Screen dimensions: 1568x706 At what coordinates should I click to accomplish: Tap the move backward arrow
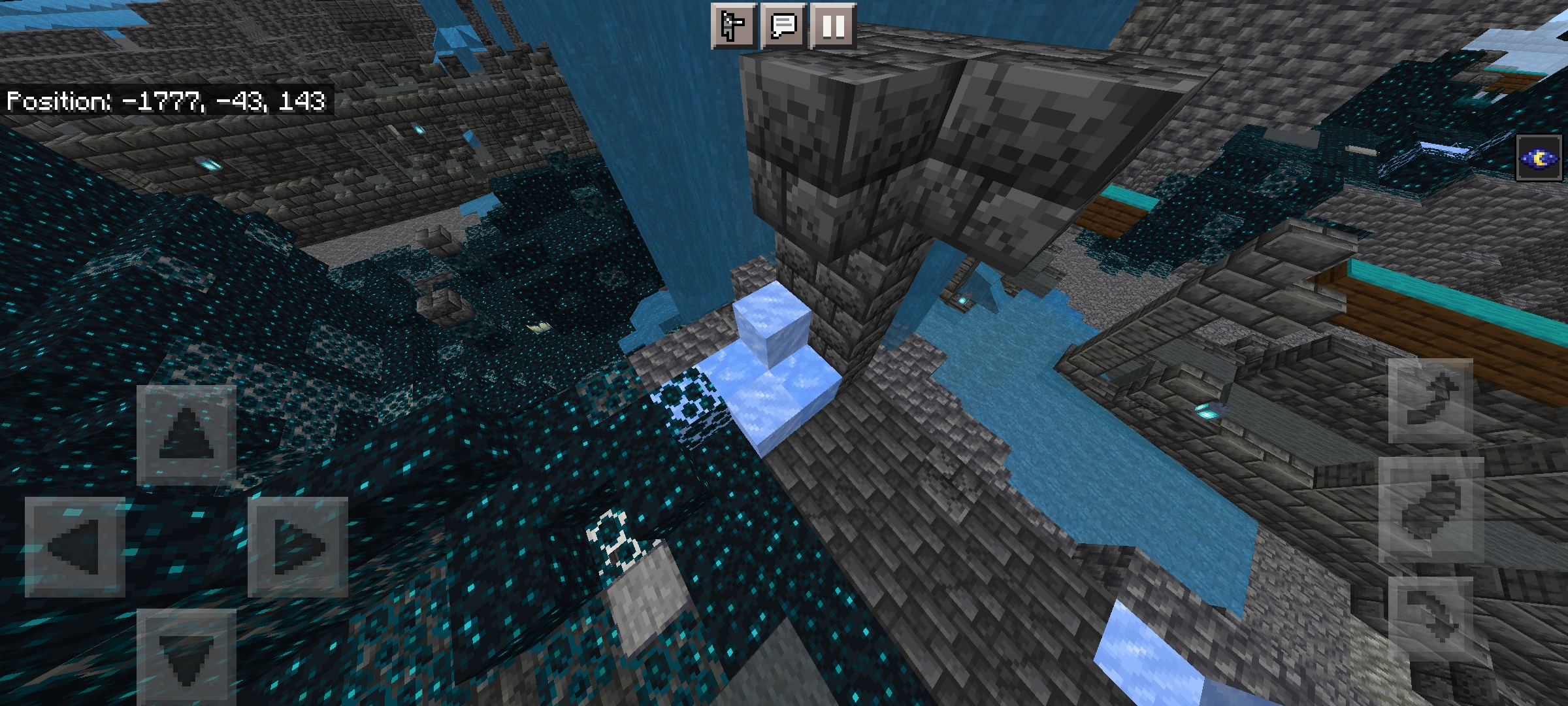click(186, 657)
